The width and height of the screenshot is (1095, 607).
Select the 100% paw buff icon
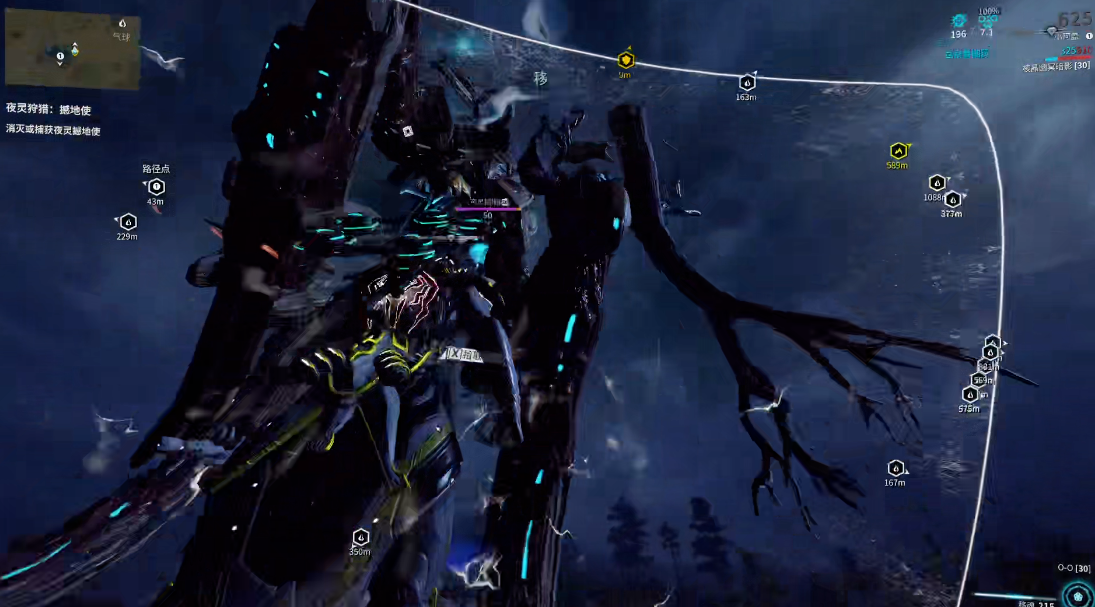tap(988, 20)
